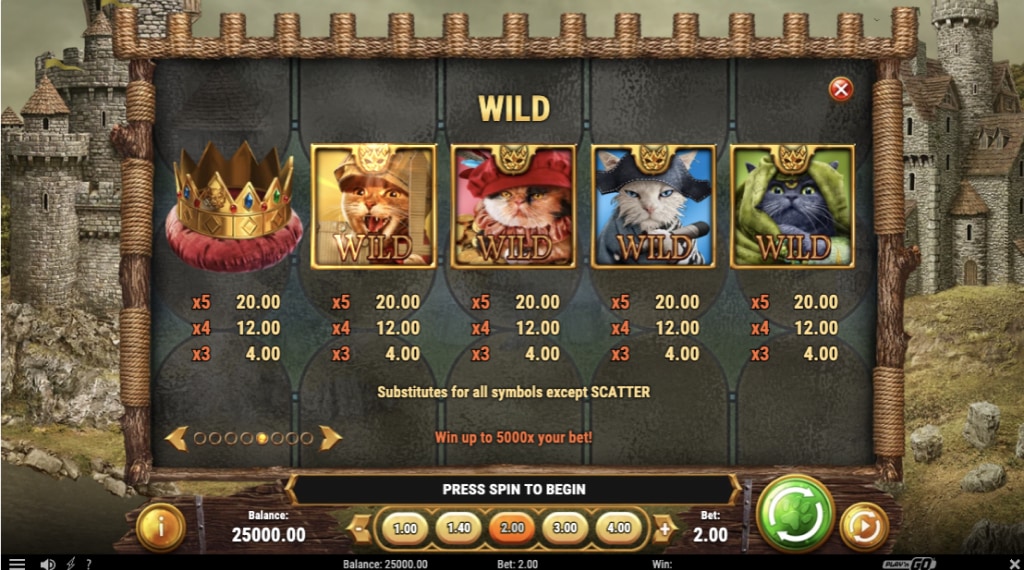Toggle fast play lightning icon

[x=70, y=563]
